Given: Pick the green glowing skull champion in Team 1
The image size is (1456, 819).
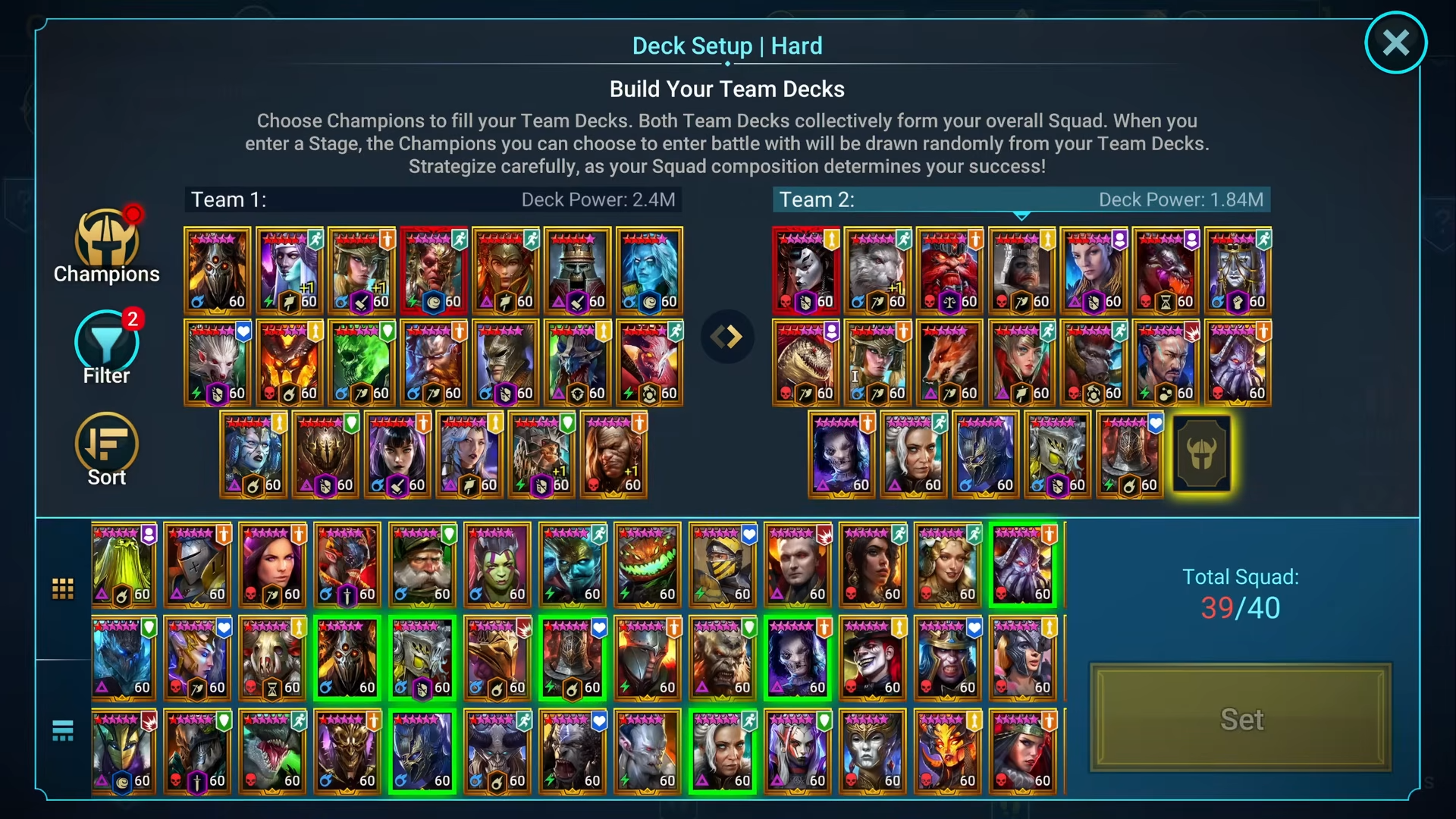Looking at the screenshot, I should 362,362.
